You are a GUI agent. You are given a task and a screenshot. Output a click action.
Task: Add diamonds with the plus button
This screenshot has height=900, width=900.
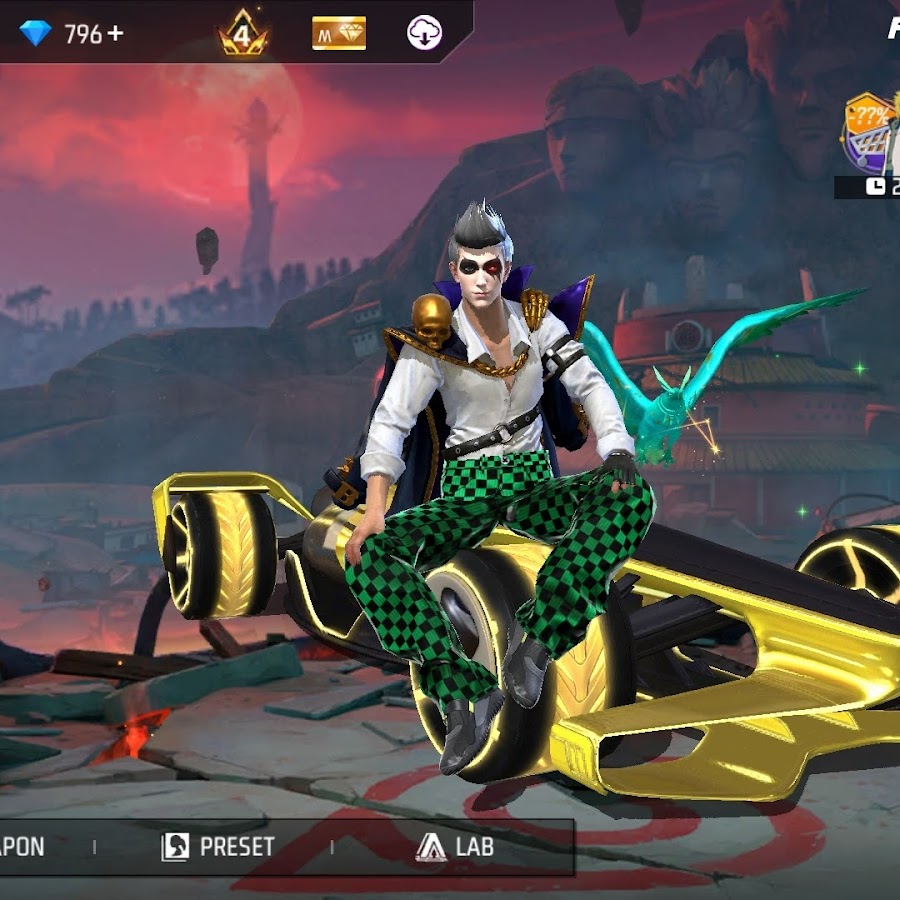coord(116,33)
